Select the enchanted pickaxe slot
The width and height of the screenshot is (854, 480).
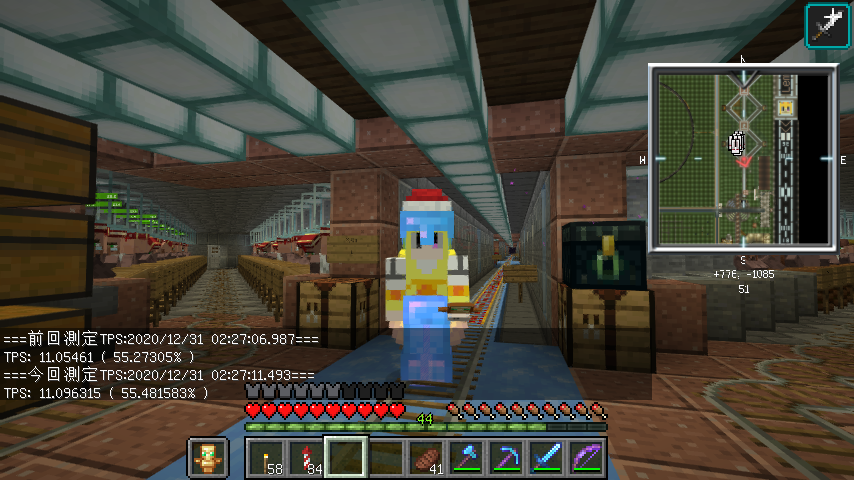coord(507,459)
